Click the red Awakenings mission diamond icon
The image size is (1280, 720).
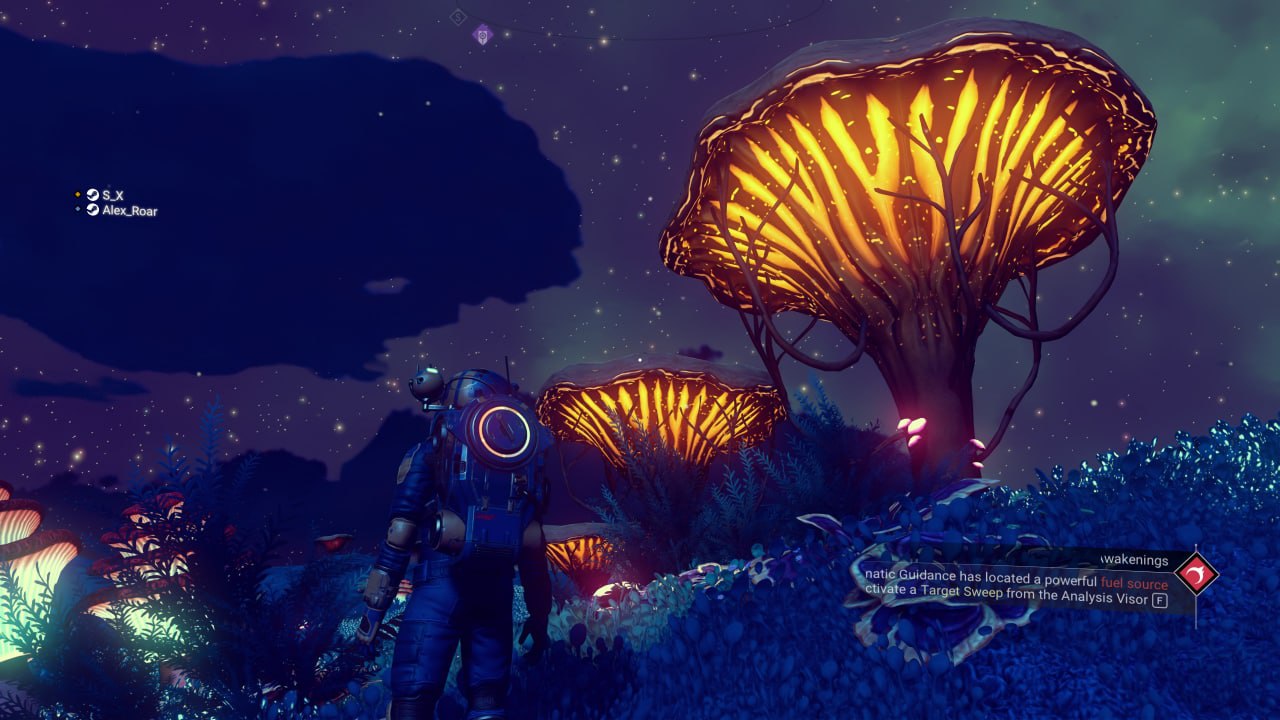click(1195, 574)
